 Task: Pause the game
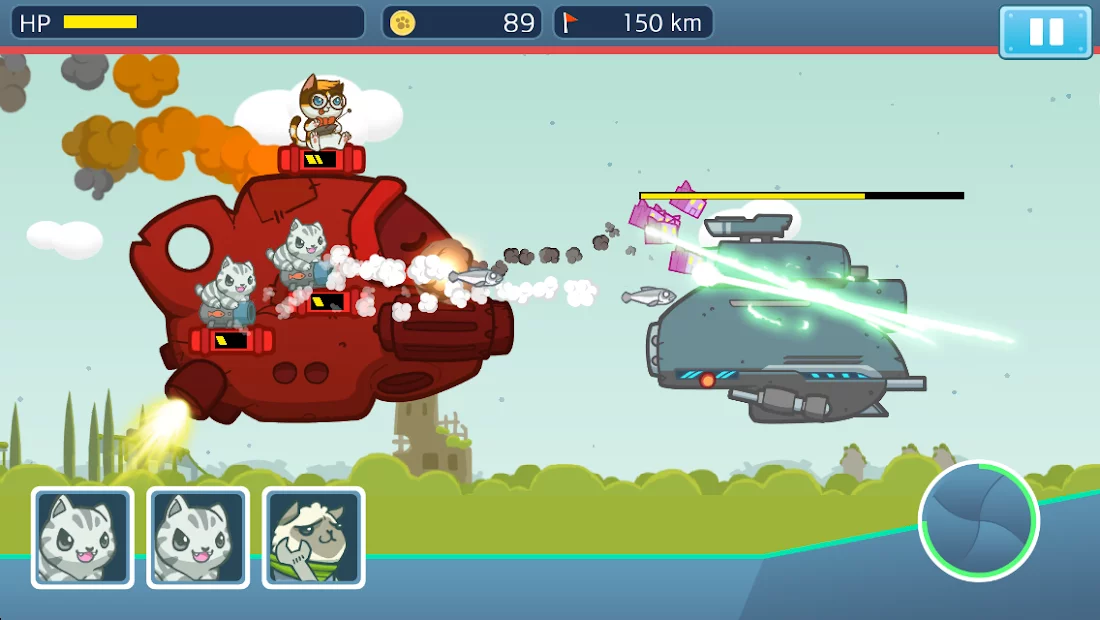click(x=1045, y=32)
